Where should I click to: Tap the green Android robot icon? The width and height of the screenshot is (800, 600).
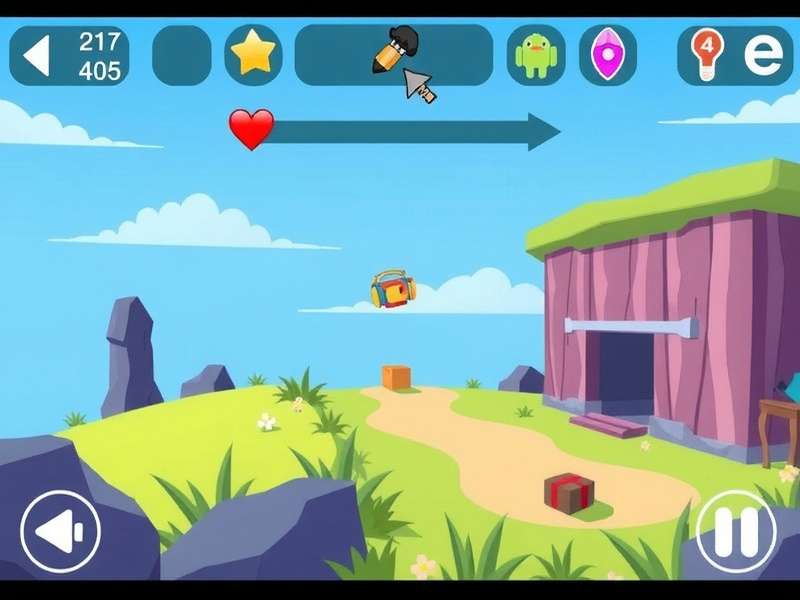[536, 55]
